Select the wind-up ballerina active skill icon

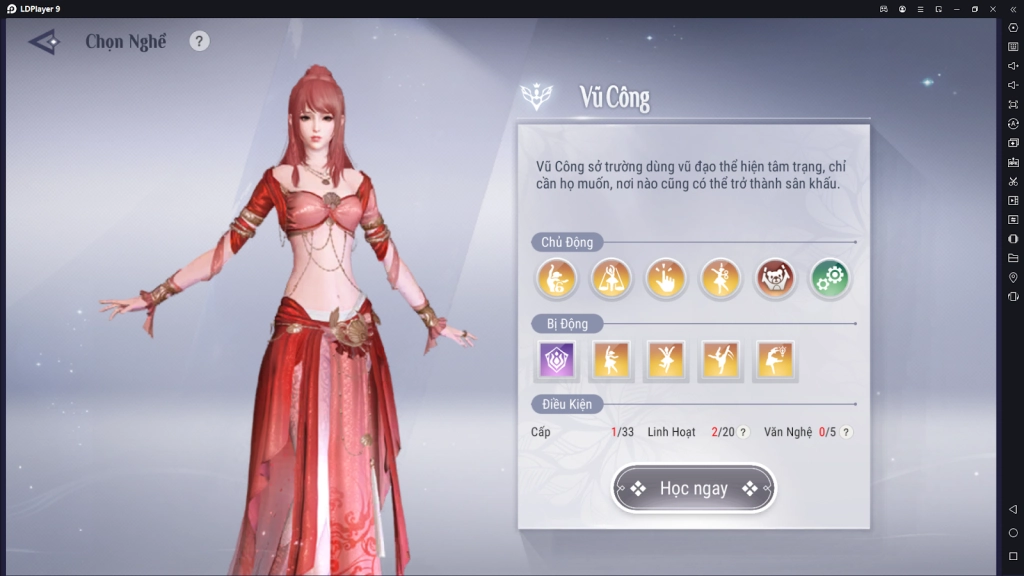pos(720,279)
